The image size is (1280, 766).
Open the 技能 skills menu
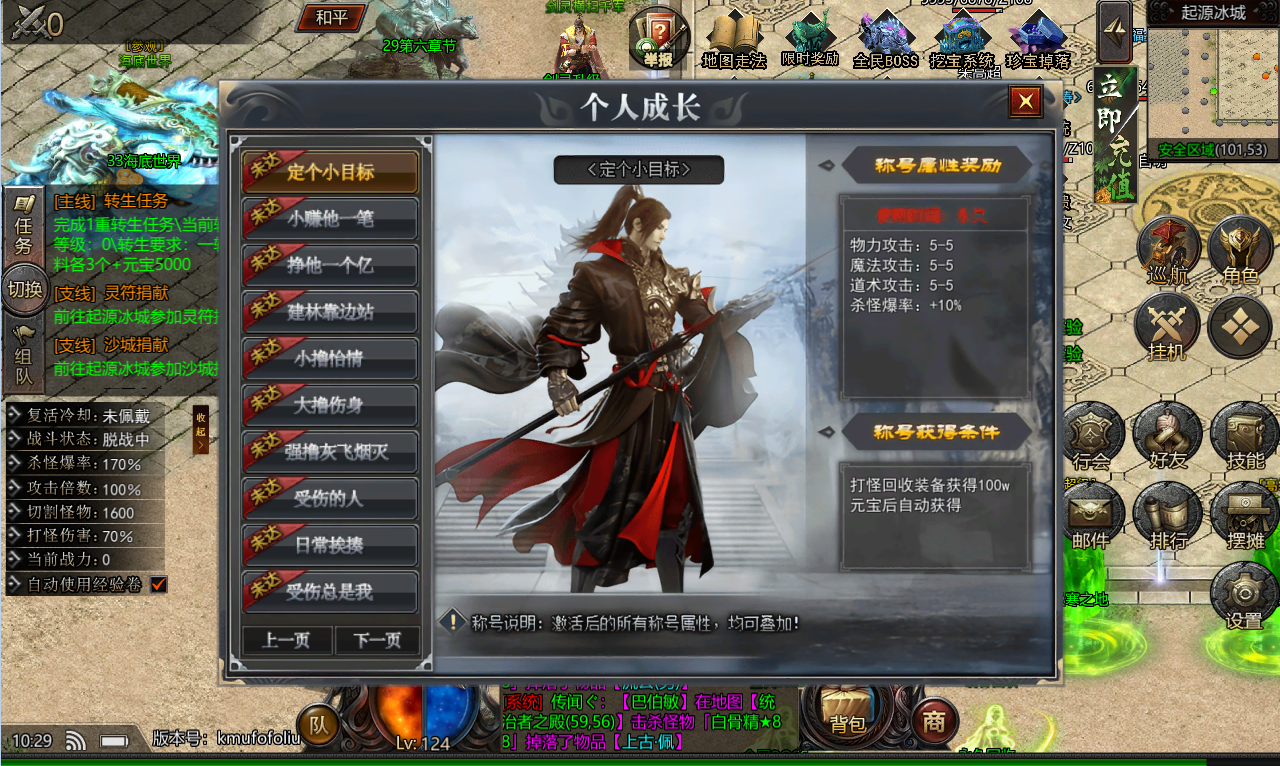tap(1245, 438)
